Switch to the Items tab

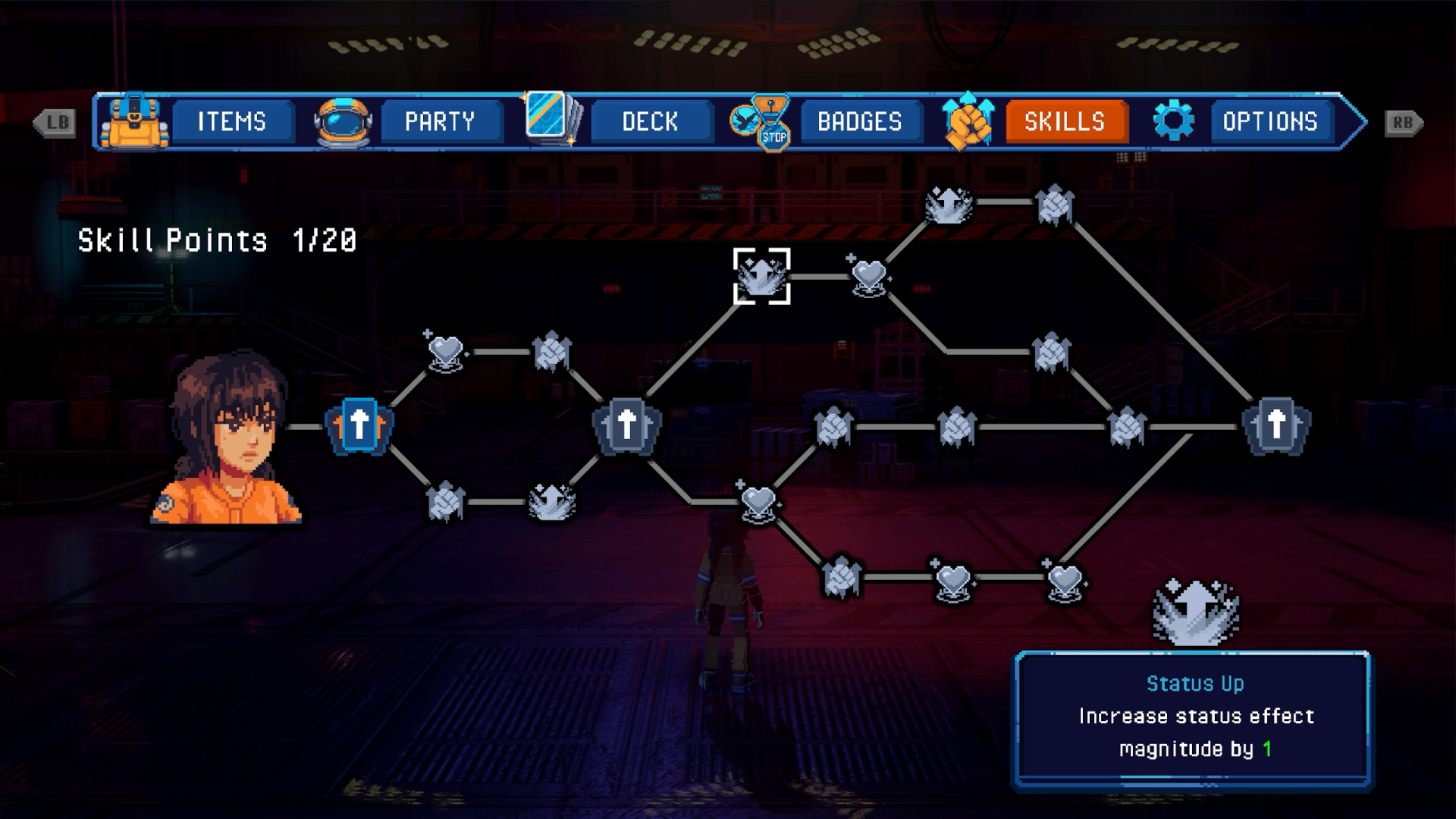tap(232, 121)
